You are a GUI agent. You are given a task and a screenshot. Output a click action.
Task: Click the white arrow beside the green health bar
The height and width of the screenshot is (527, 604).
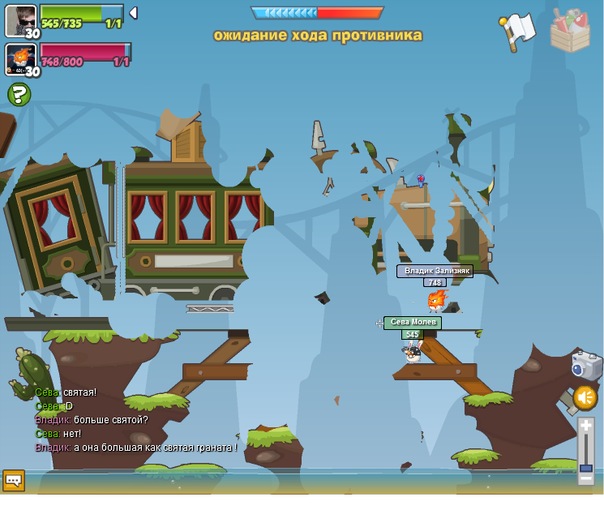pos(134,14)
